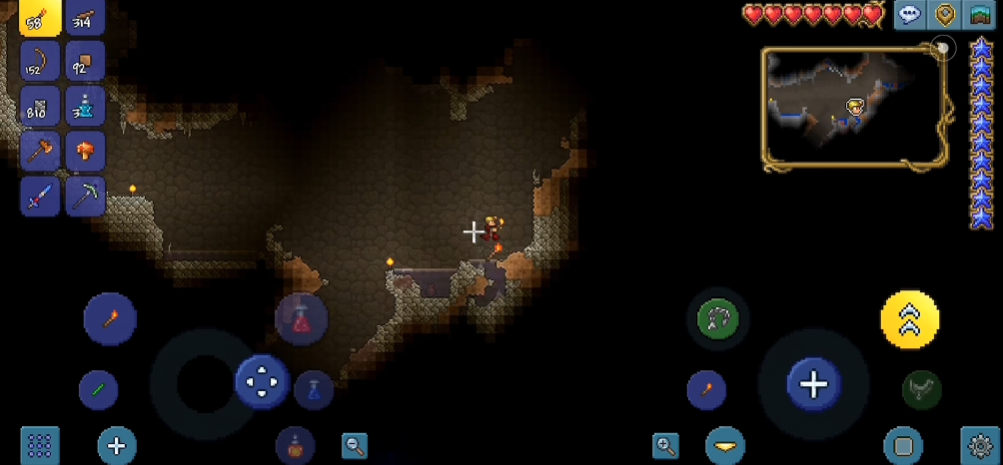Zoom out with the minus magnifier button
1003x465 pixels.
[x=354, y=446]
